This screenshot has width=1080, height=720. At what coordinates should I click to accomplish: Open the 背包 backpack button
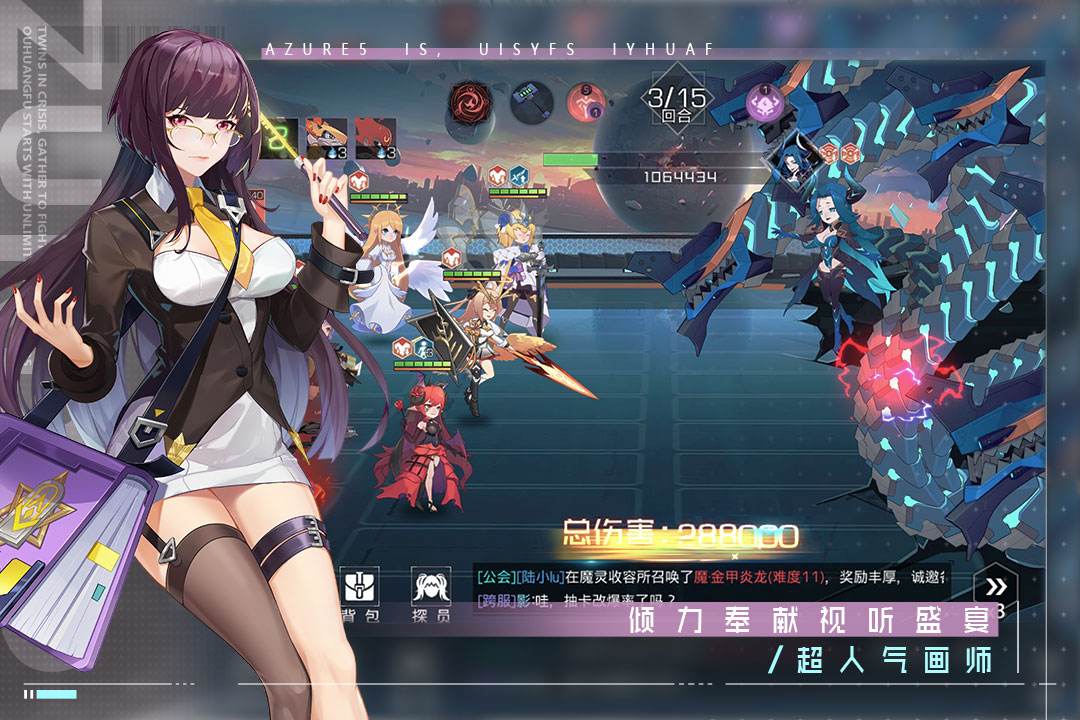(358, 593)
